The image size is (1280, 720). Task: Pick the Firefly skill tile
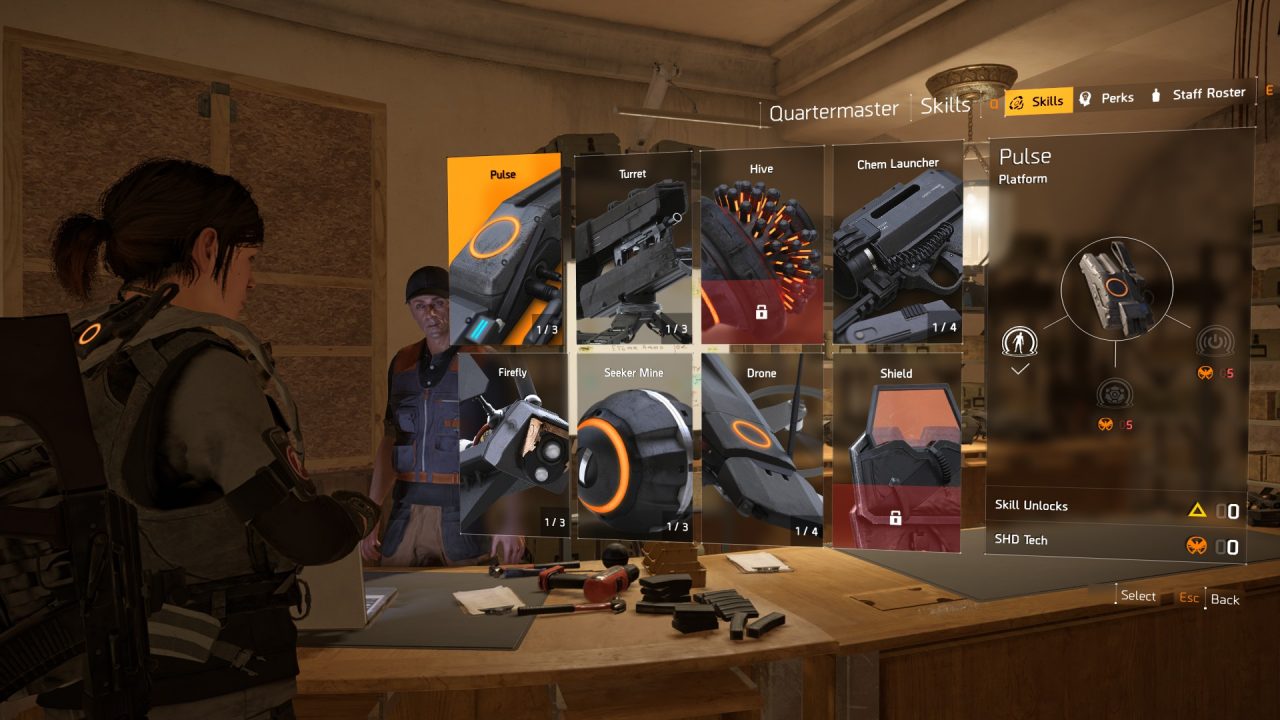pos(513,445)
